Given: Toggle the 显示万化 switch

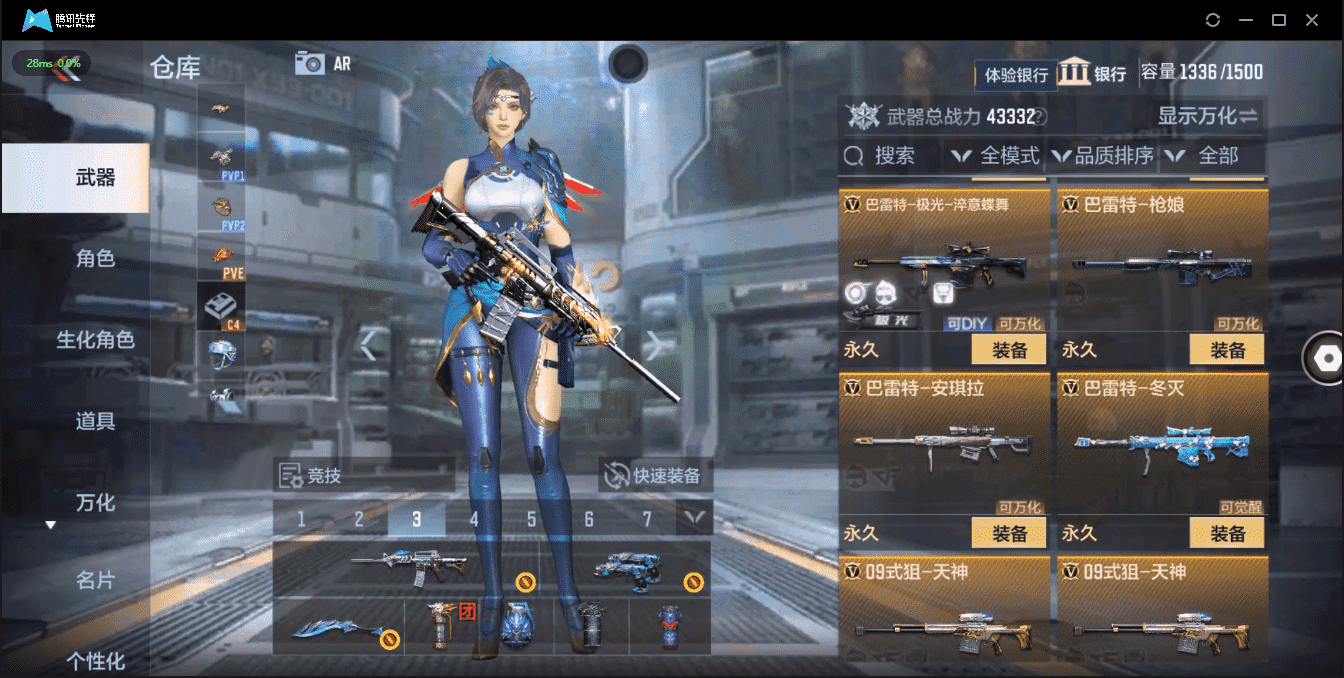Looking at the screenshot, I should (x=1207, y=116).
